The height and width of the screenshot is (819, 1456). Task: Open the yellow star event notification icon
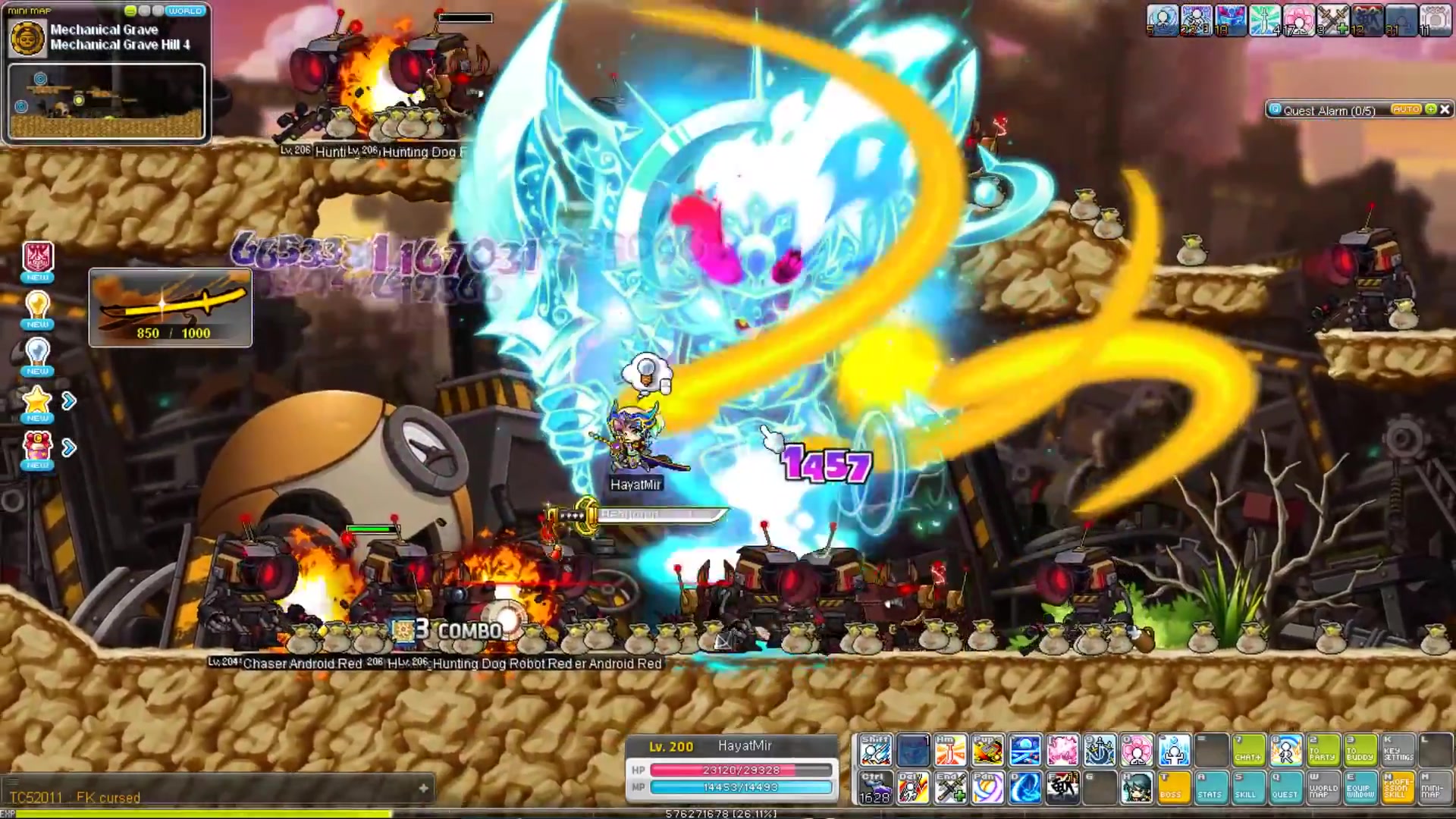coord(37,402)
